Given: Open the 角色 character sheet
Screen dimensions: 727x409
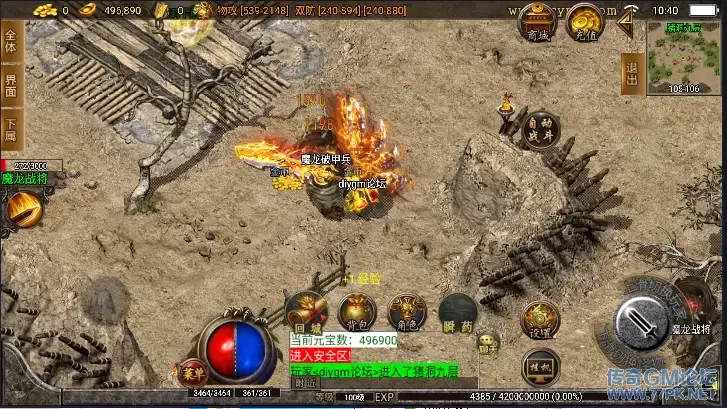Looking at the screenshot, I should pyautogui.click(x=407, y=313).
